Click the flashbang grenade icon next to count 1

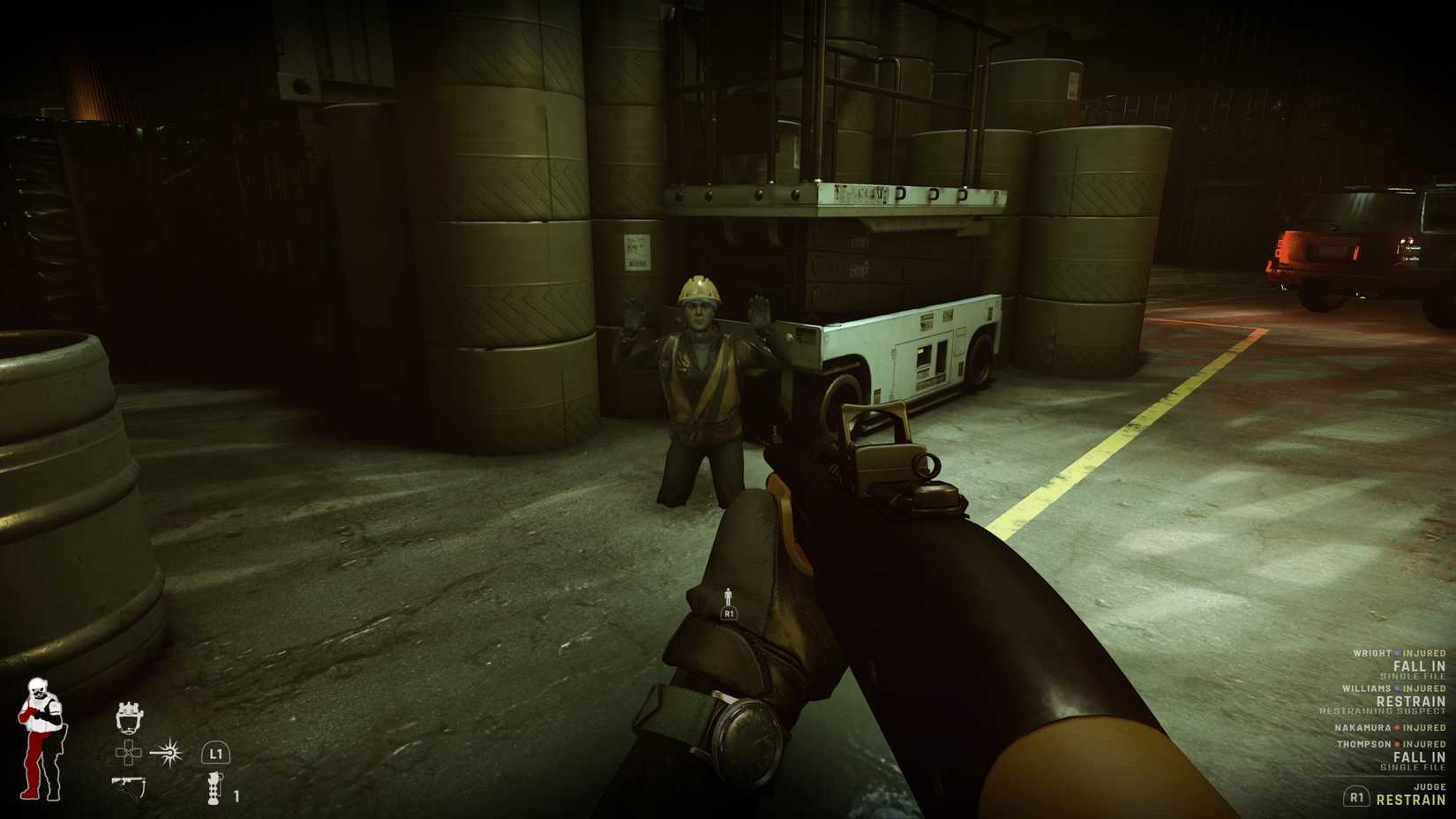[x=214, y=788]
